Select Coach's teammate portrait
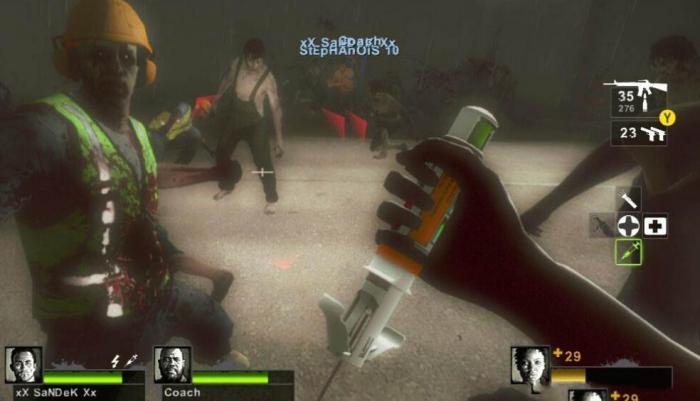The width and height of the screenshot is (700, 401). point(171,365)
